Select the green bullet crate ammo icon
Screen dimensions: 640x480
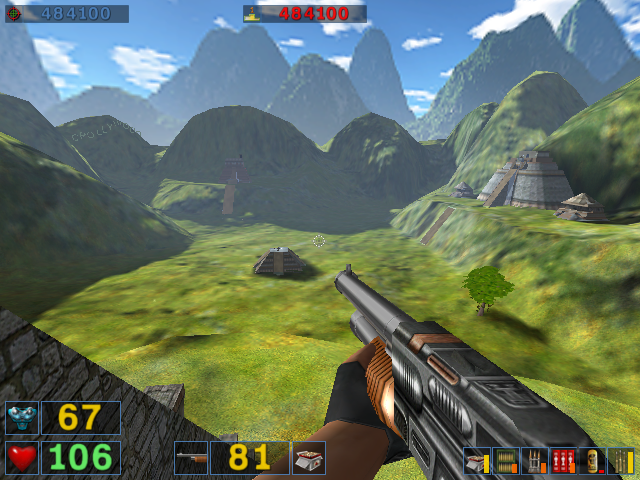[x=506, y=461]
